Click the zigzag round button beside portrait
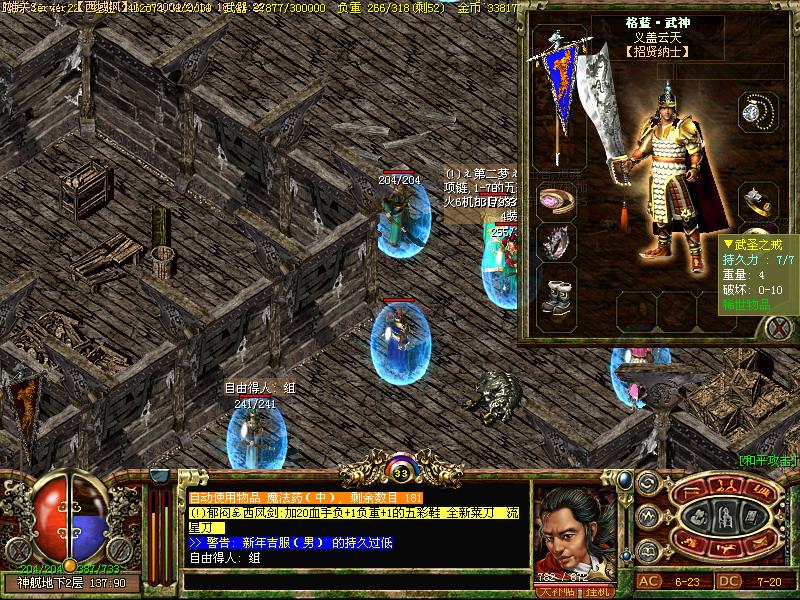 tap(647, 517)
